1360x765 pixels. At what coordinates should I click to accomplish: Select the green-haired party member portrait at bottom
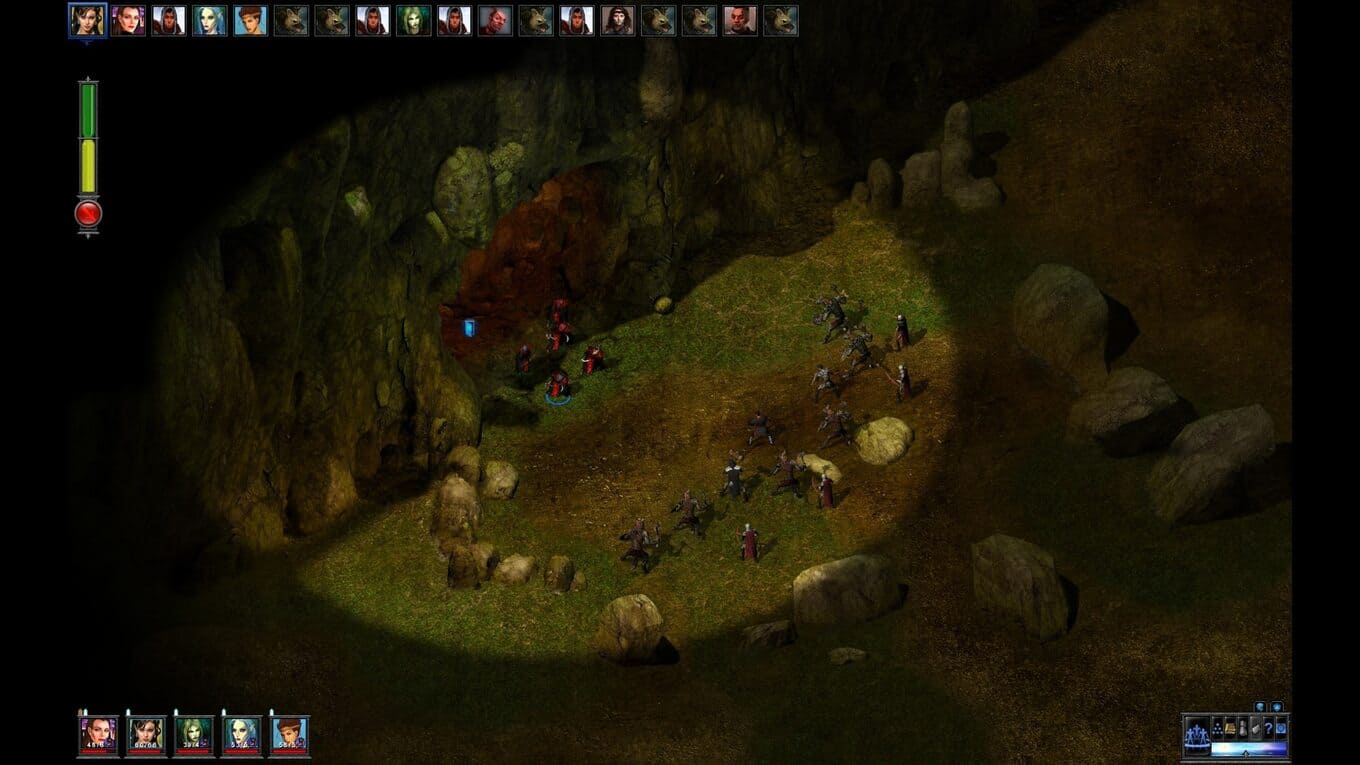point(194,735)
